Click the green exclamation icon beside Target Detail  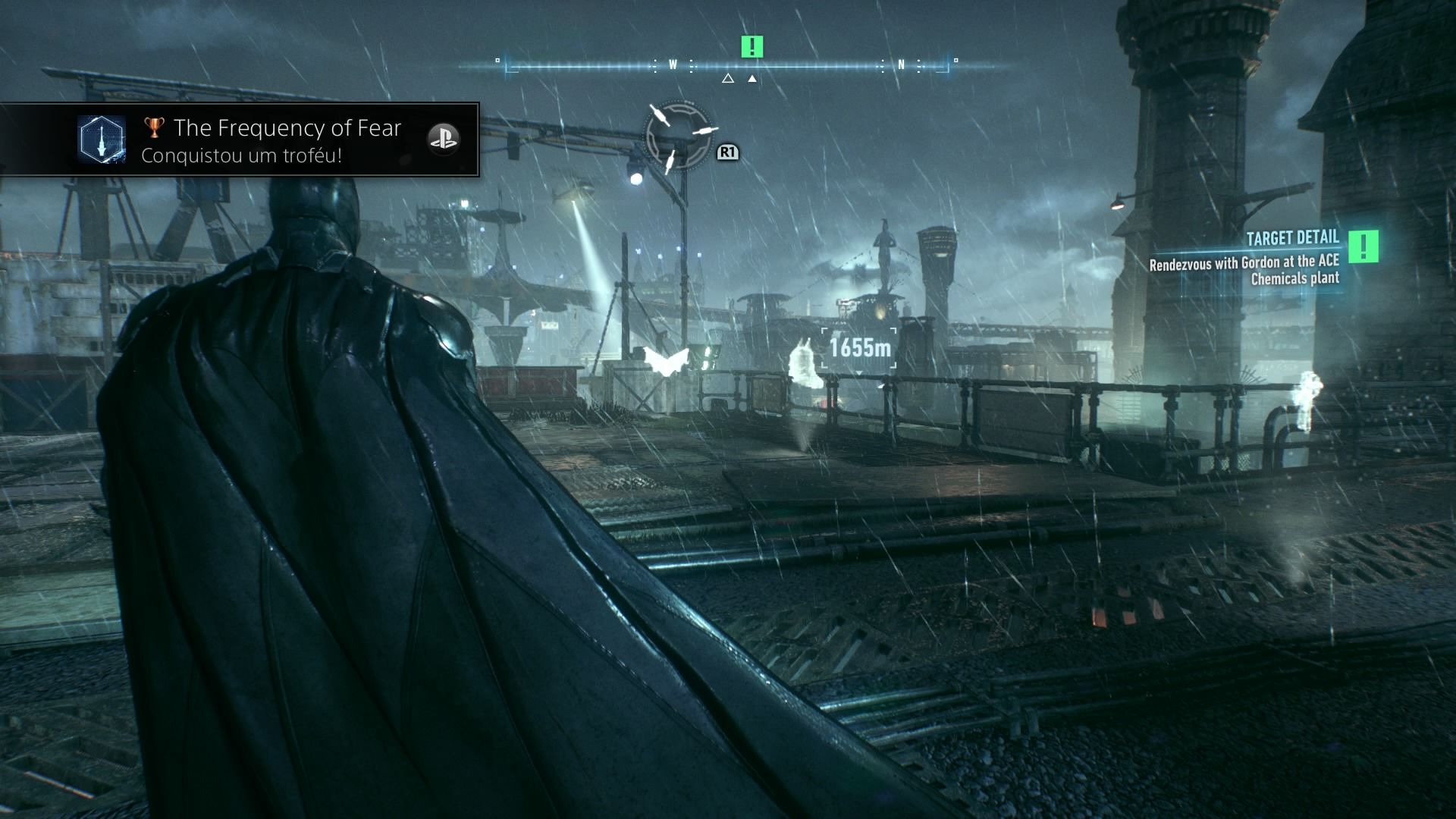[x=1363, y=246]
